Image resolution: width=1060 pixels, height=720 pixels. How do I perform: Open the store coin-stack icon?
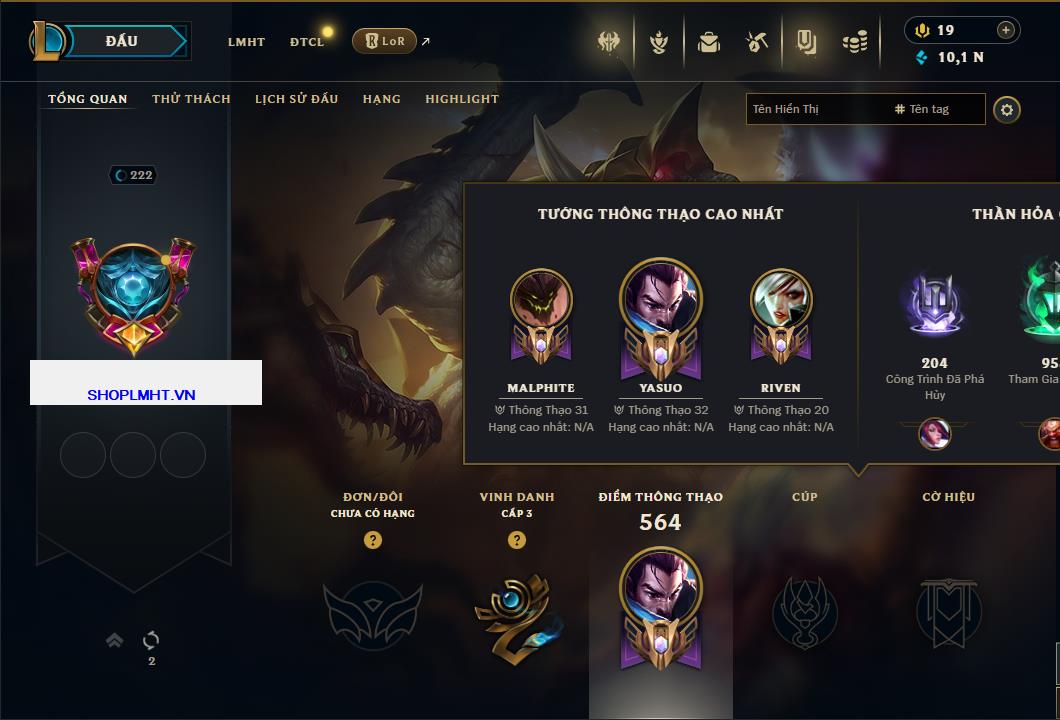[853, 42]
